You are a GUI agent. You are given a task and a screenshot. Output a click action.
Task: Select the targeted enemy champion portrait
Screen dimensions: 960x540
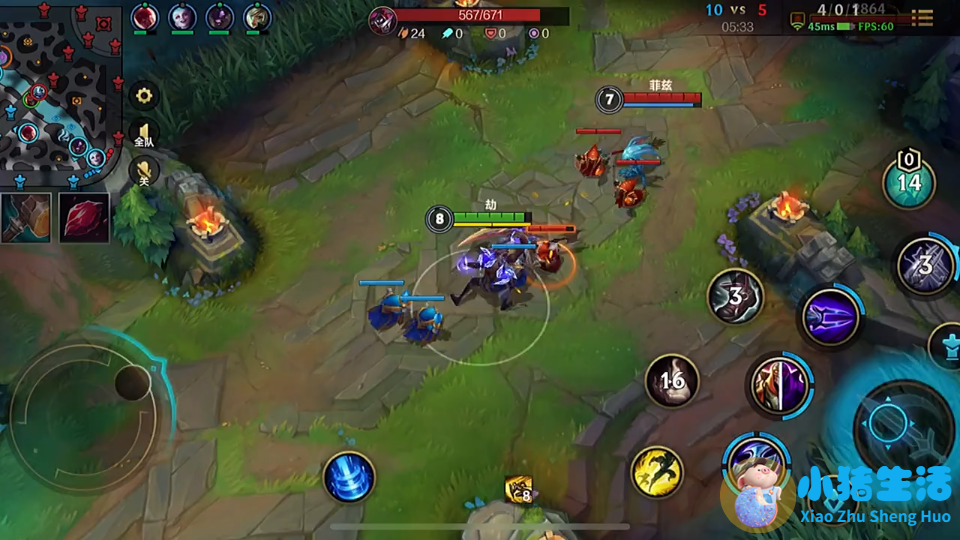[382, 18]
